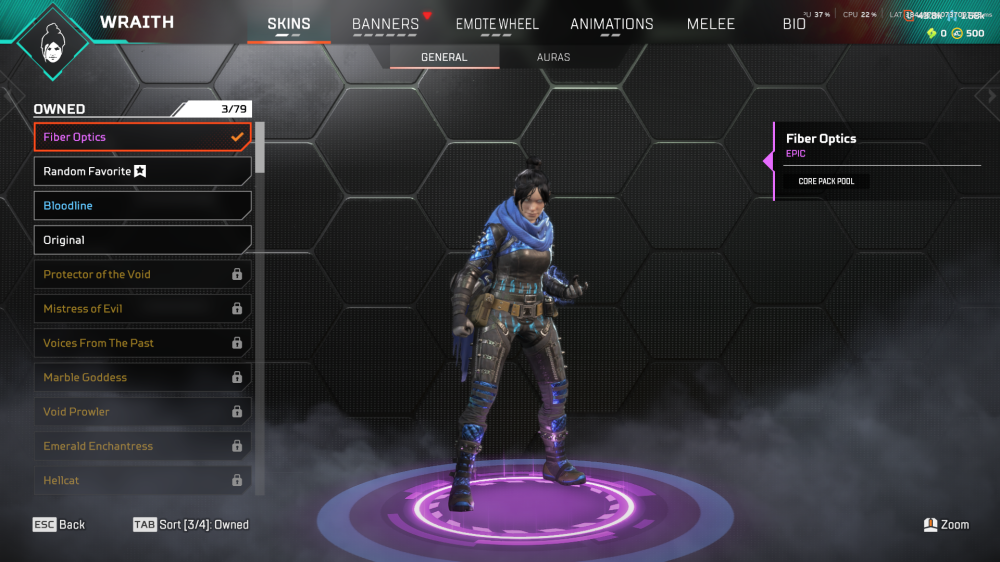The height and width of the screenshot is (562, 1000).
Task: Preview the locked Protector of the Void skin
Action: coord(142,274)
